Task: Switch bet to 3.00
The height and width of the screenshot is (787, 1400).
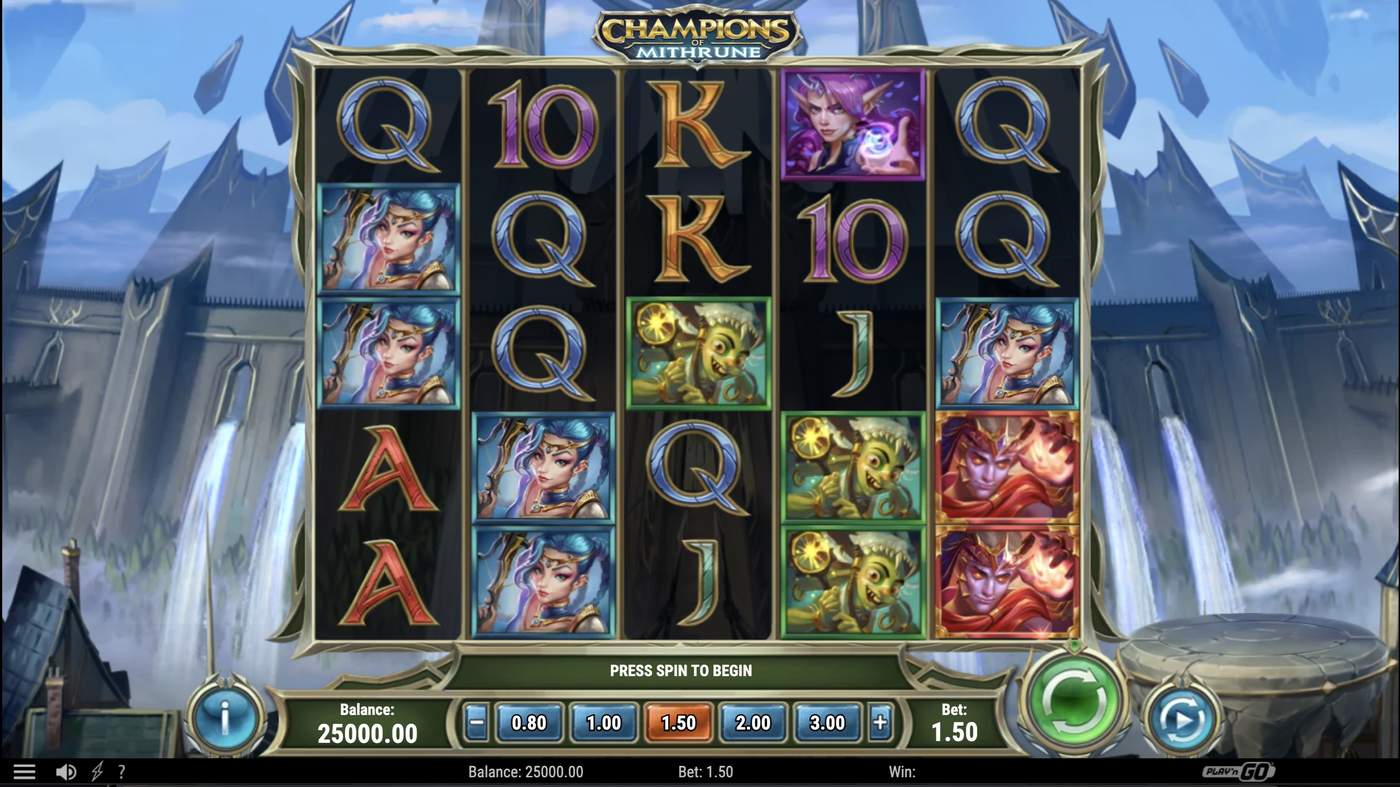Action: [827, 721]
